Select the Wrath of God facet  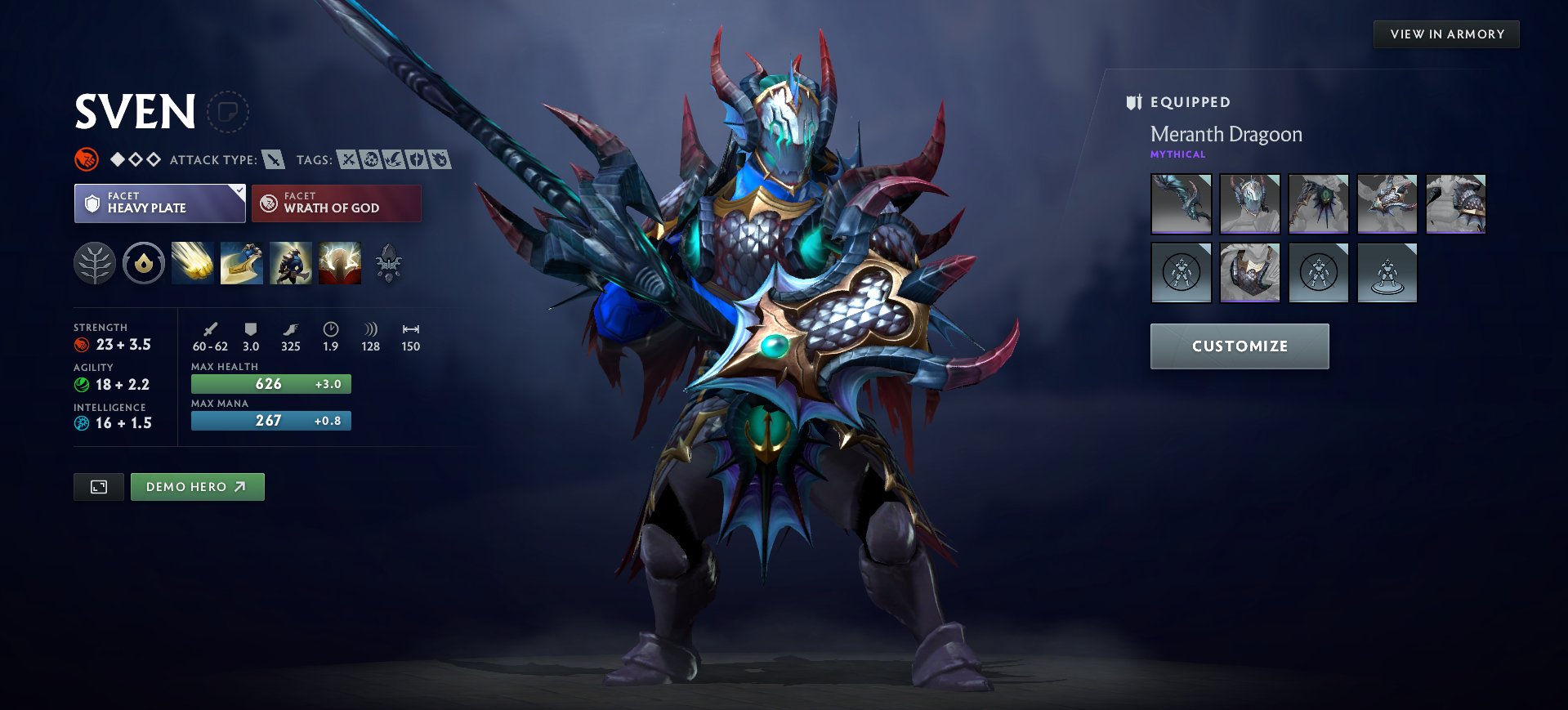tap(337, 203)
